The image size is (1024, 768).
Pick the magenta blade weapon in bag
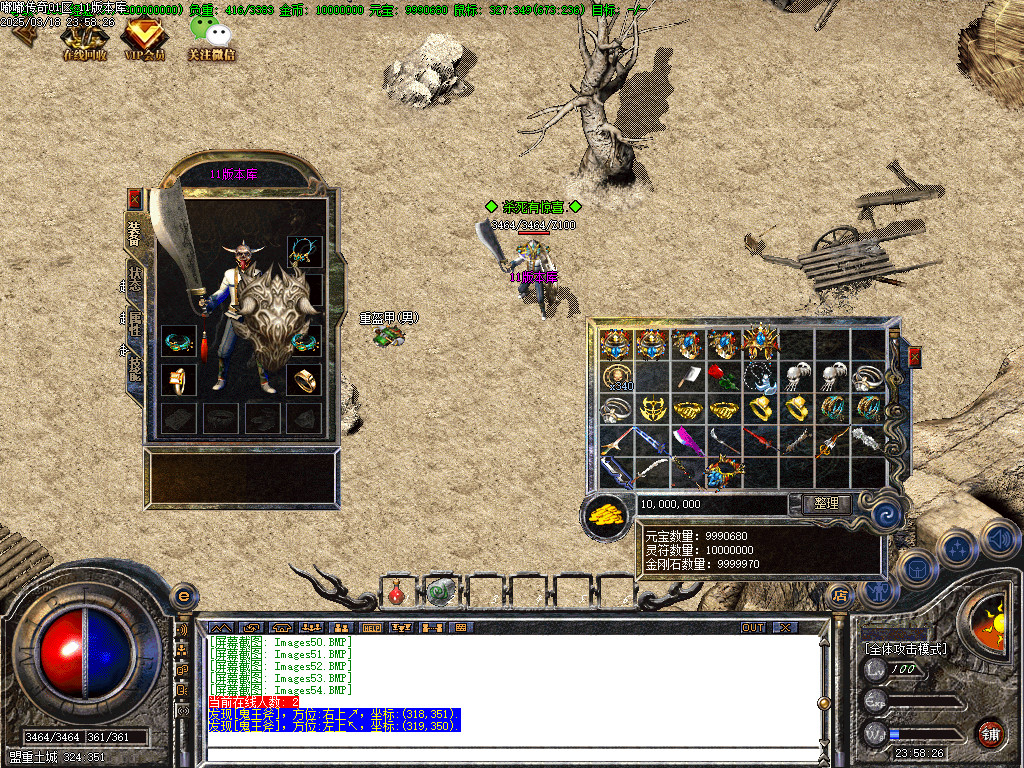click(x=686, y=440)
